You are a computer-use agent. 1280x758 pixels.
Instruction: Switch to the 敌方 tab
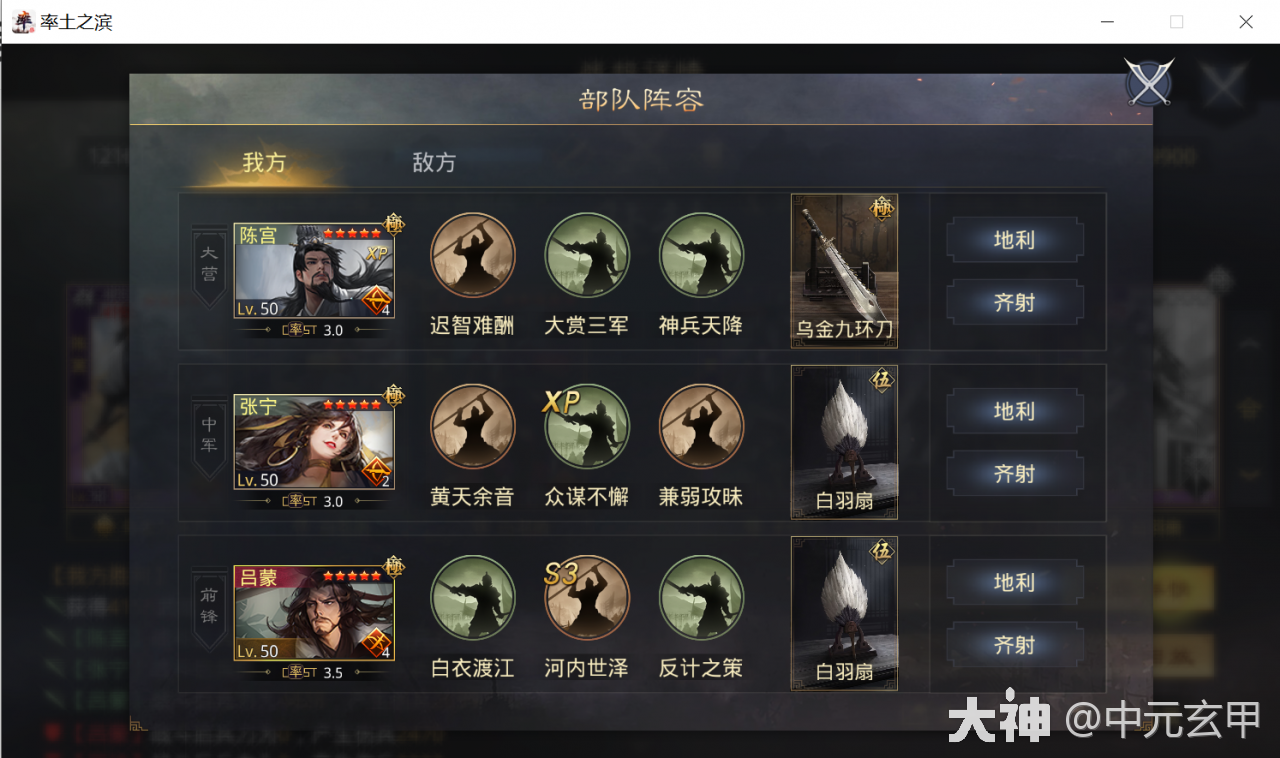[433, 163]
